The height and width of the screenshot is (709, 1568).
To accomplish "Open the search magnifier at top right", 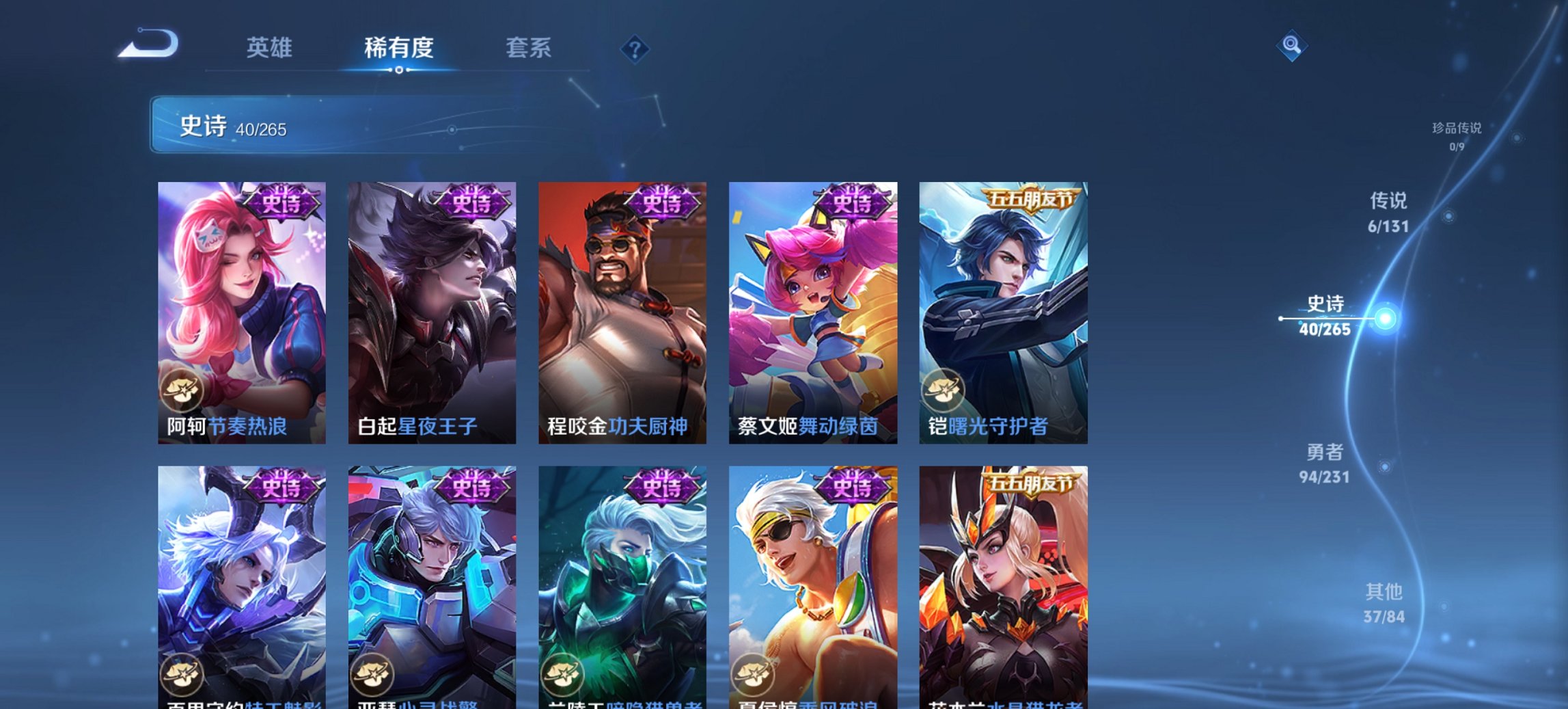I will (x=1291, y=46).
